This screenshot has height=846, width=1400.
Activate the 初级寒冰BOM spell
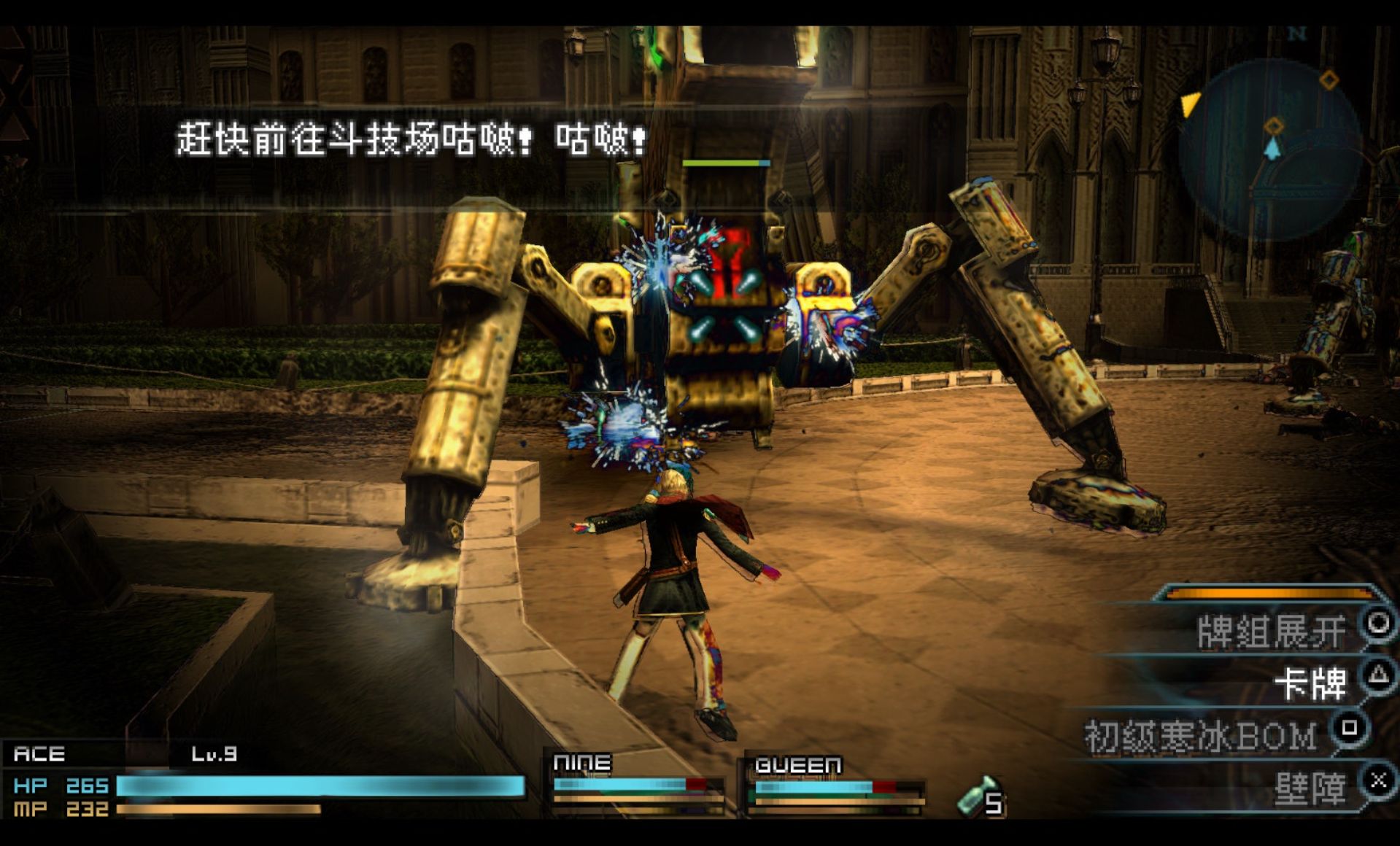coord(1202,736)
